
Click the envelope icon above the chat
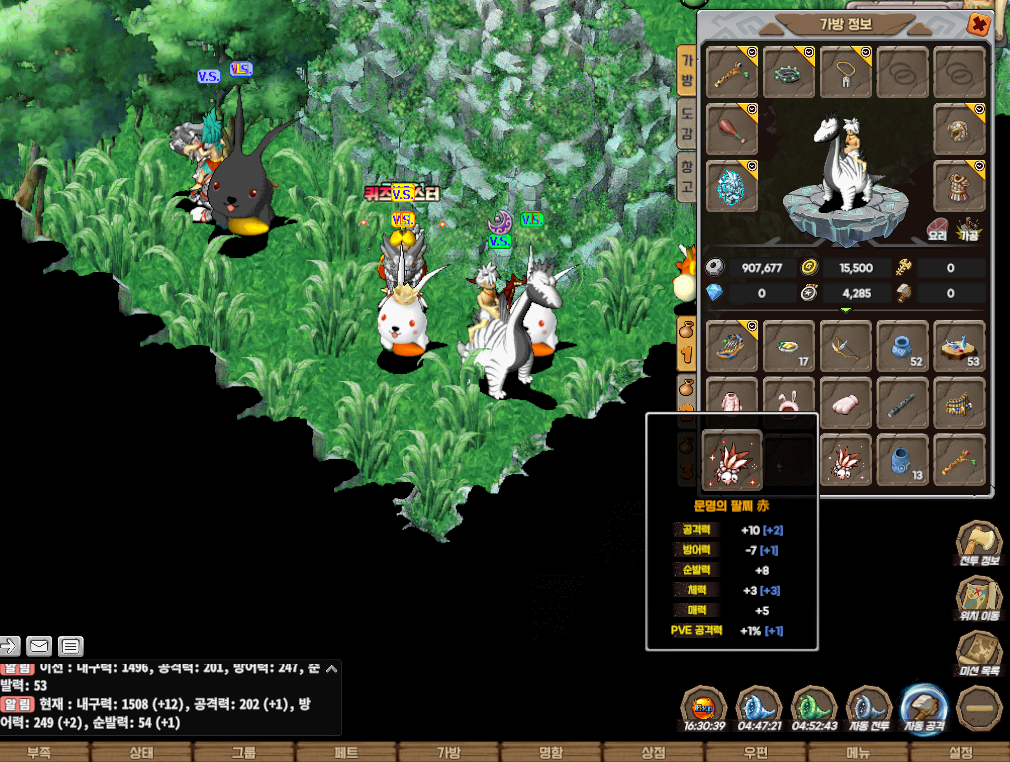click(39, 646)
